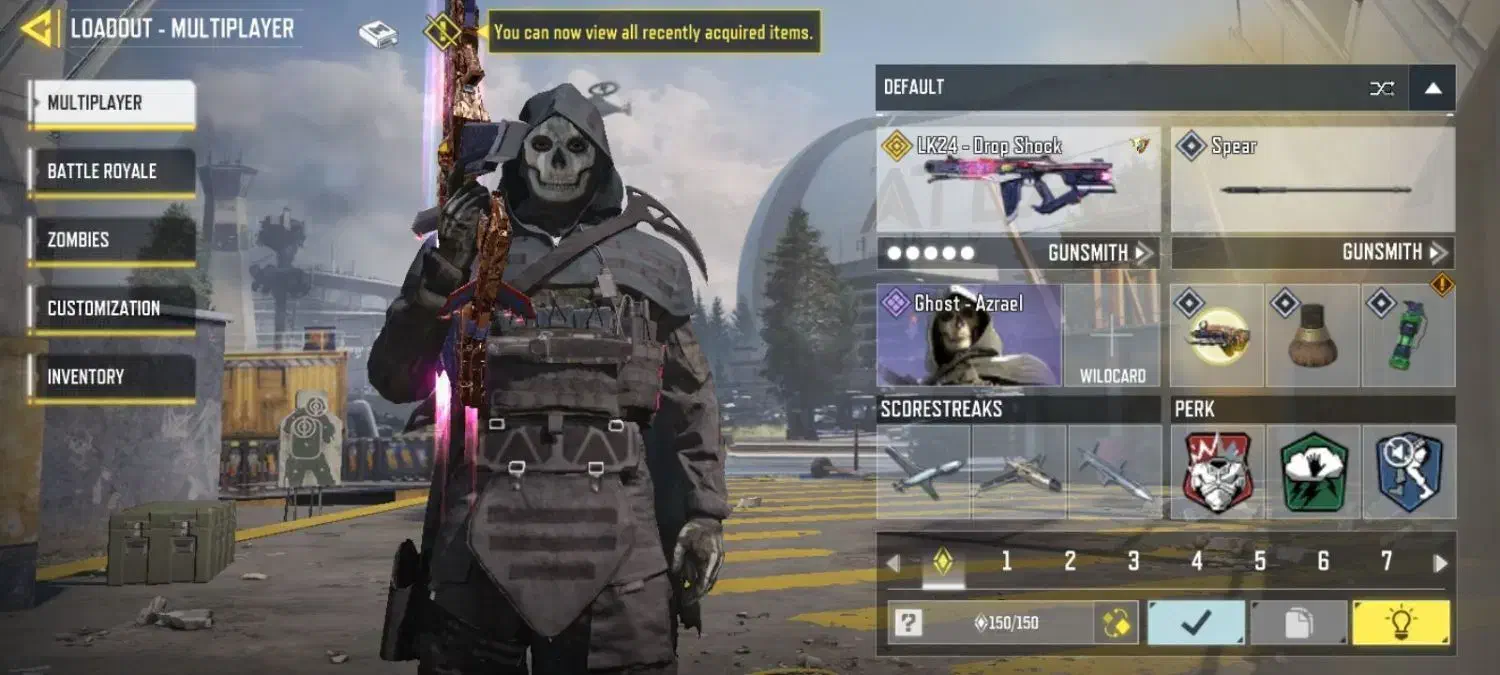Viewport: 1500px width, 675px height.
Task: Confirm loadout with the checkmark button
Action: pos(1196,624)
